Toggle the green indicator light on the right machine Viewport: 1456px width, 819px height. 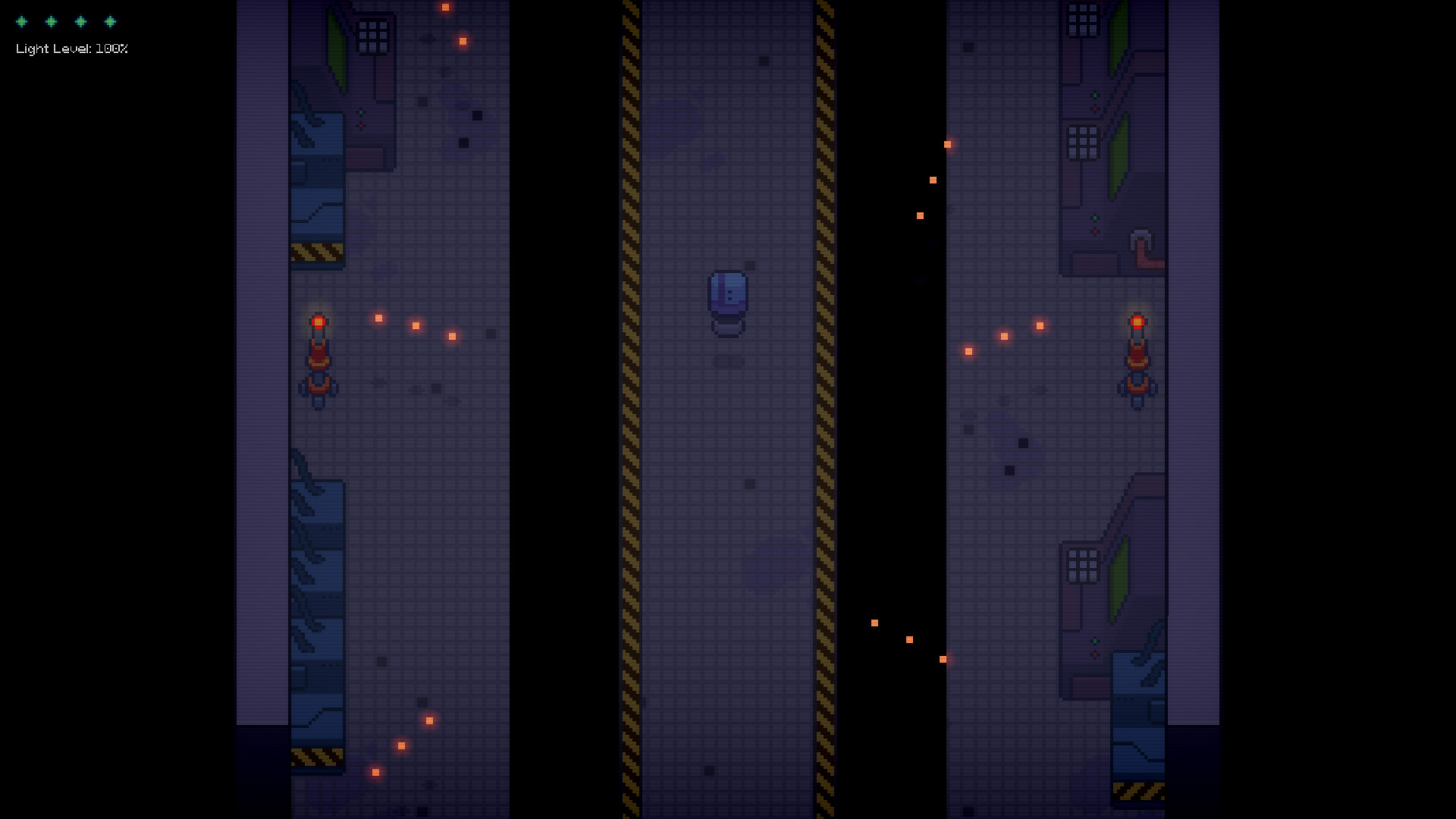pyautogui.click(x=1094, y=96)
